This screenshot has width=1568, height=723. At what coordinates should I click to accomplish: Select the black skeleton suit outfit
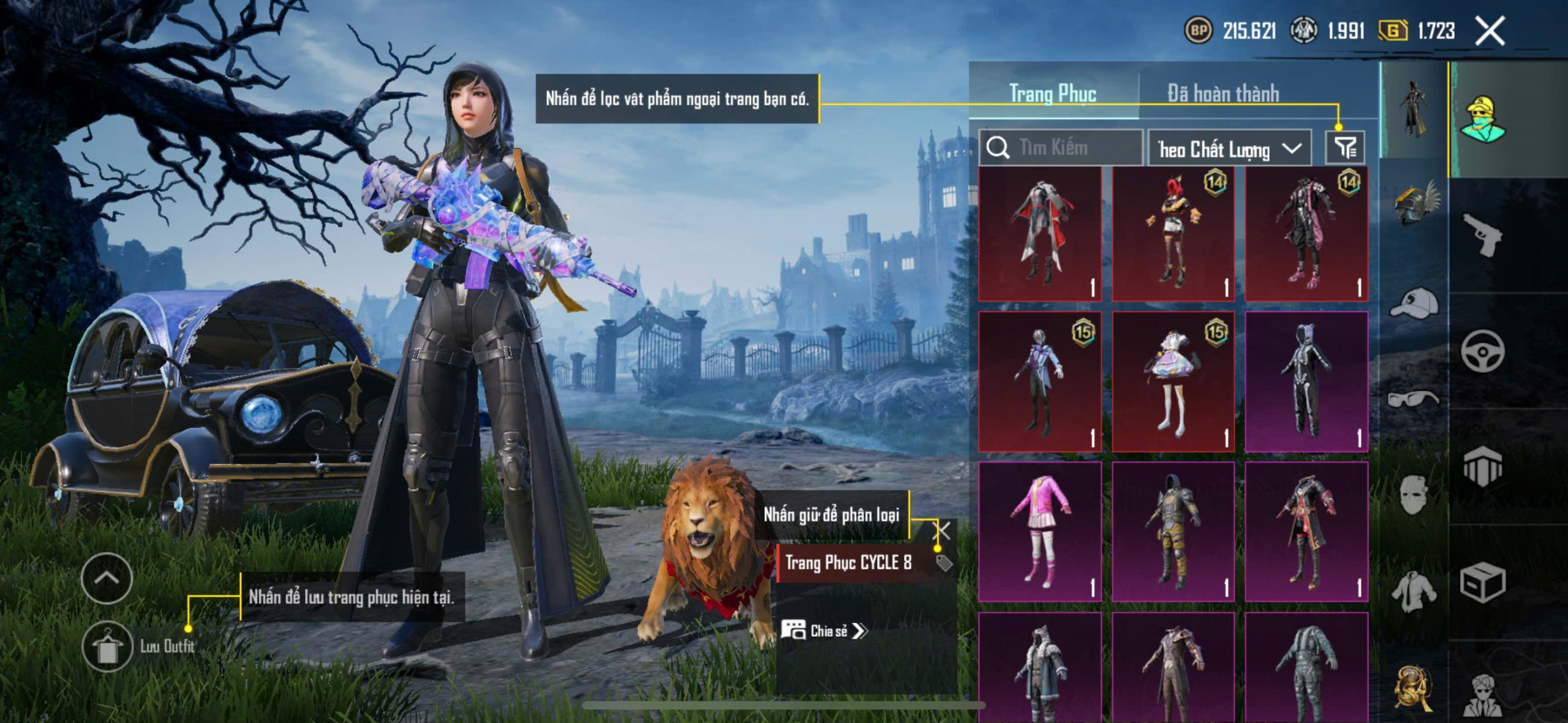(1306, 382)
